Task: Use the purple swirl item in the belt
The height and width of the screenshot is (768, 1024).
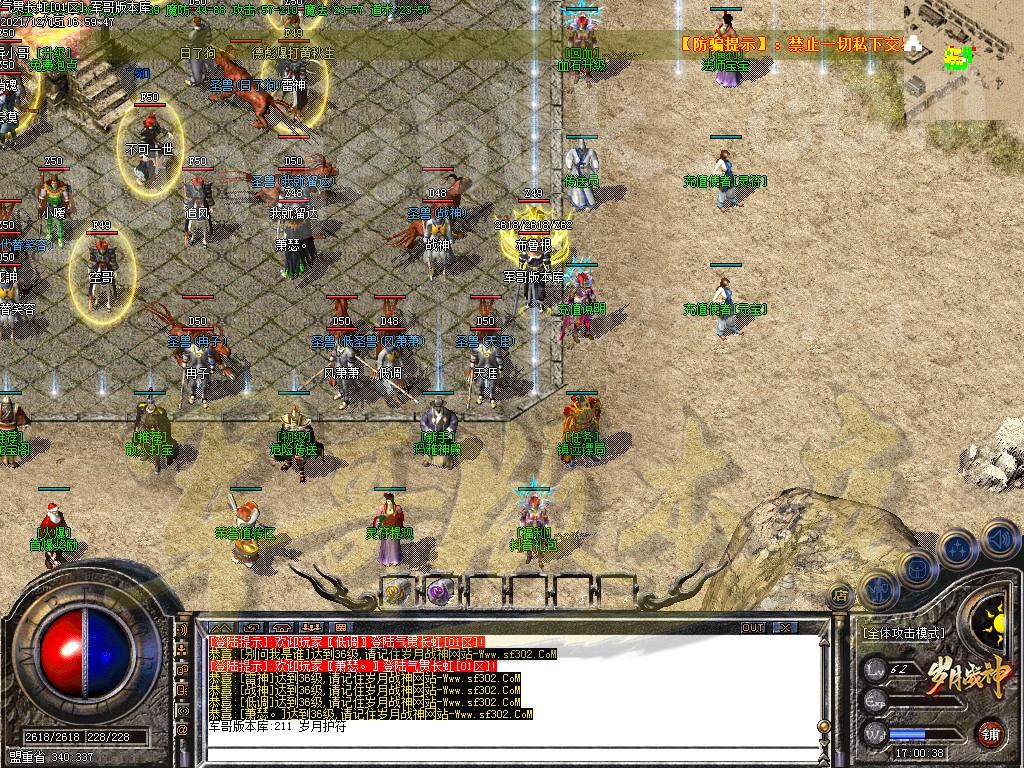Action: click(440, 590)
